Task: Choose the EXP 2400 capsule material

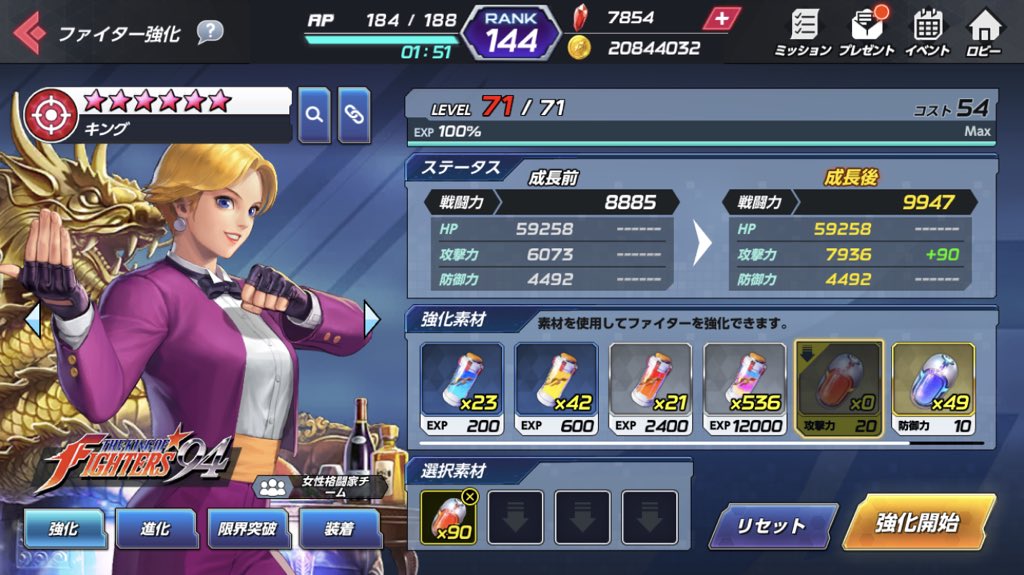Action: coord(650,388)
